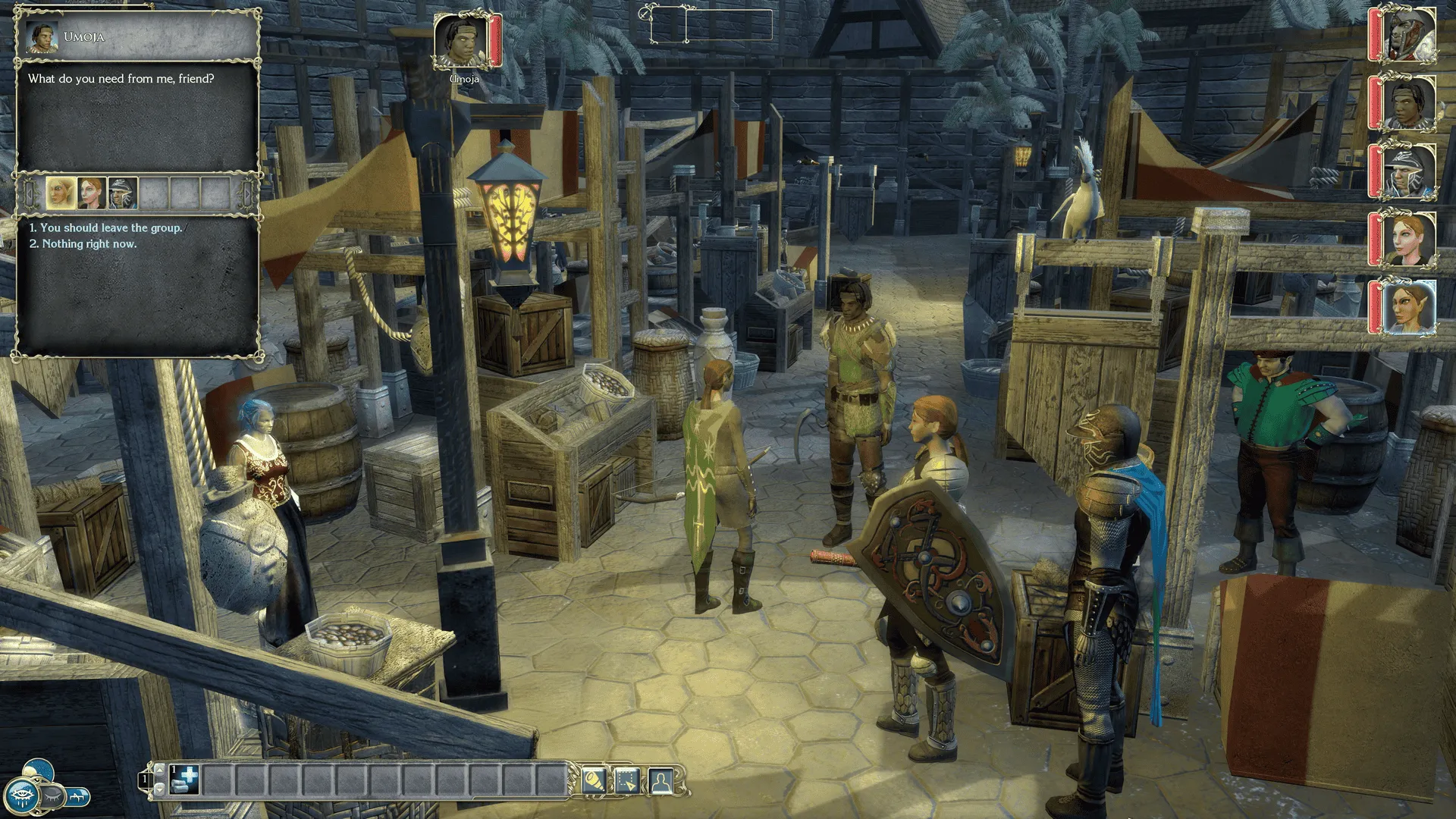Viewport: 1456px width, 819px height.
Task: Click the right scroll arrow in the dialog portrait bar
Action: click(246, 193)
